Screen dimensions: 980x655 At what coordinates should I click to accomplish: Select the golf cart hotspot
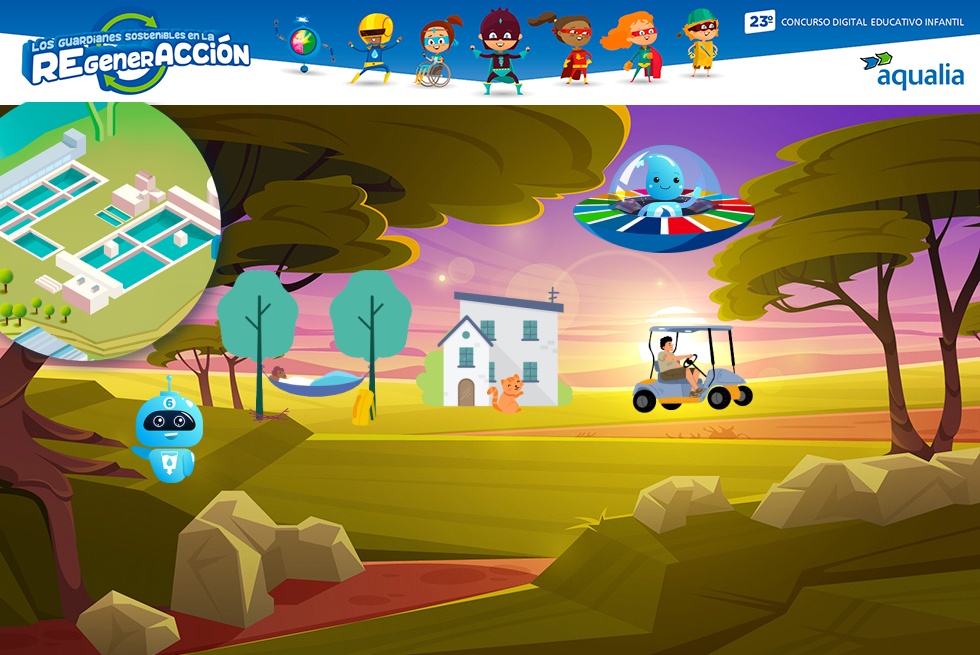(x=692, y=369)
